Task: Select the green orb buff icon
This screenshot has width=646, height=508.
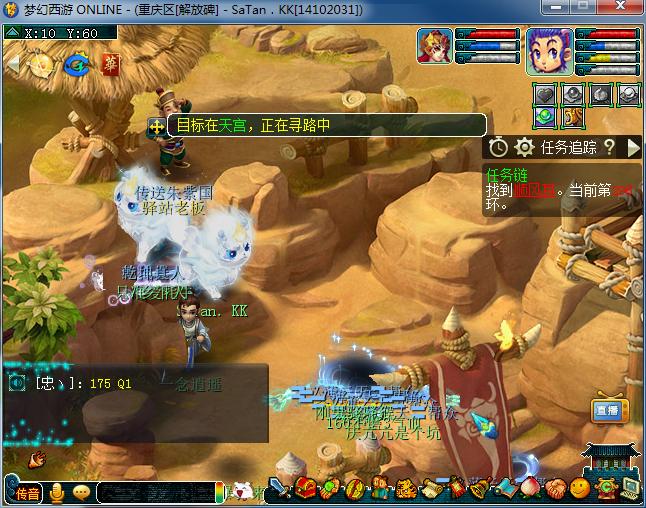Action: click(543, 117)
